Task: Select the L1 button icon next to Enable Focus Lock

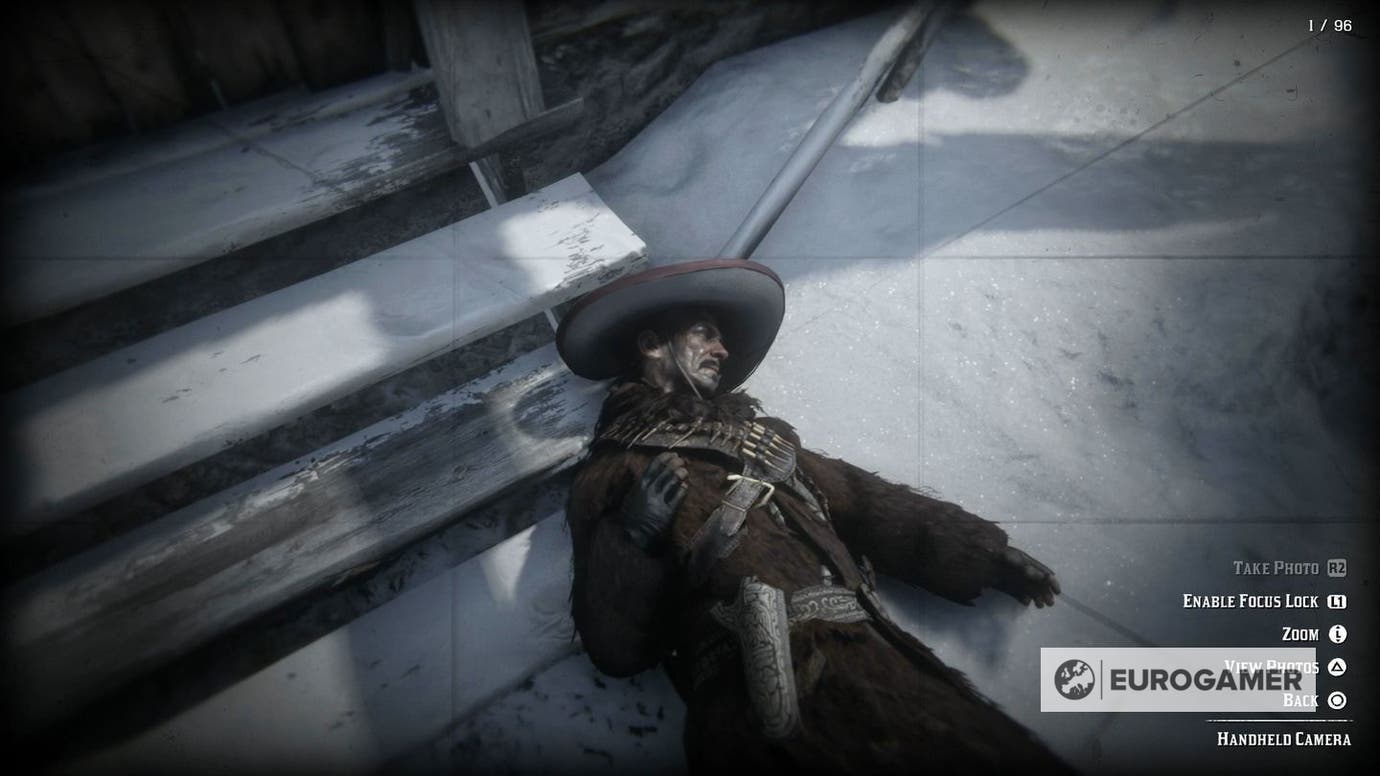Action: click(x=1337, y=602)
